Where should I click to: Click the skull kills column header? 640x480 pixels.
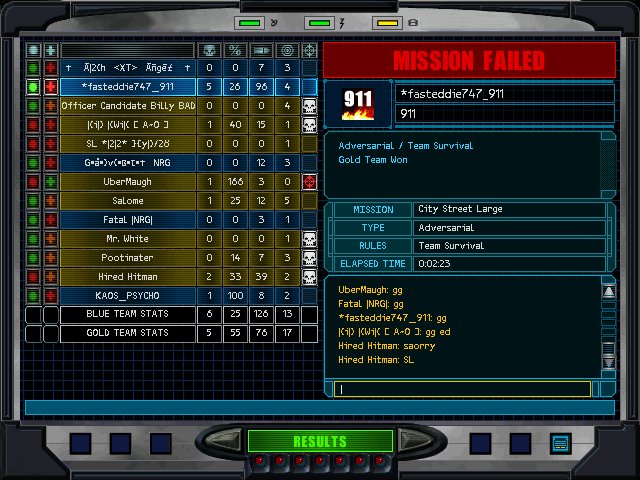point(208,50)
